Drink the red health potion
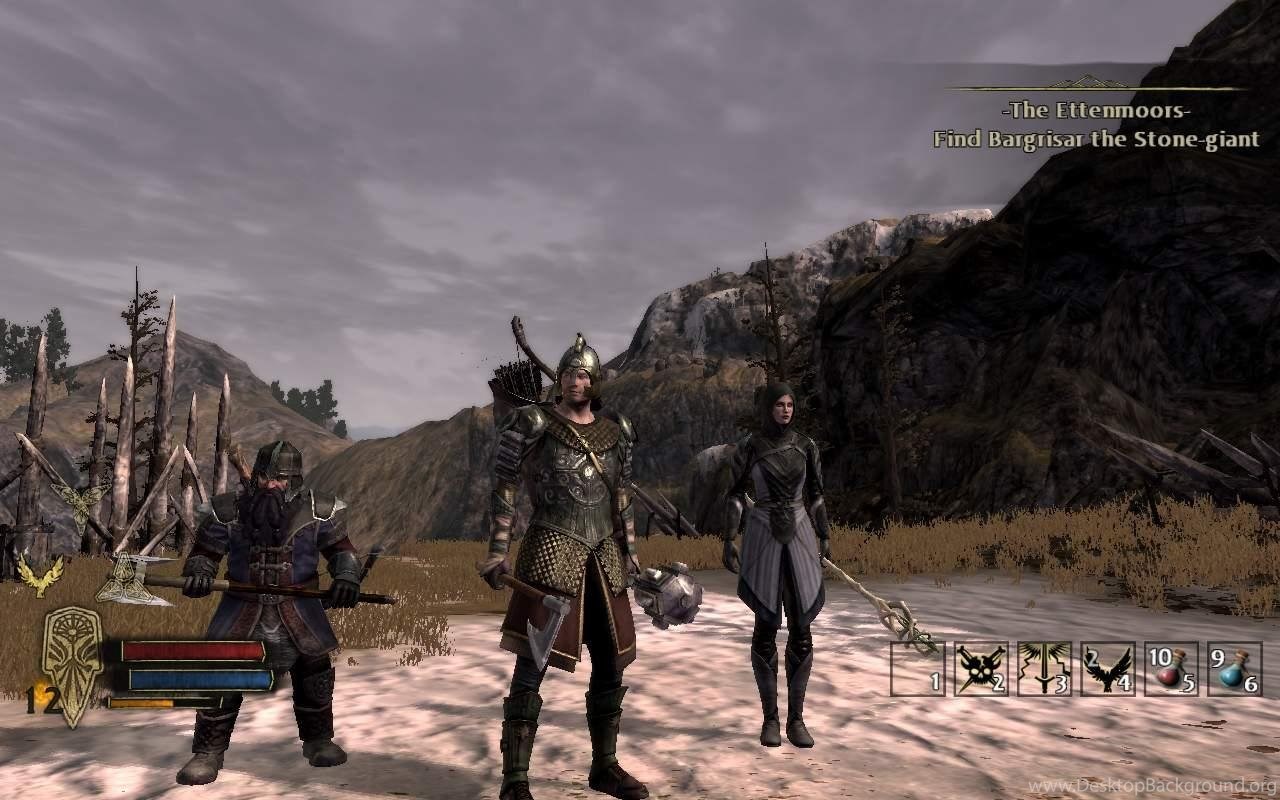The image size is (1280, 800). click(1170, 668)
